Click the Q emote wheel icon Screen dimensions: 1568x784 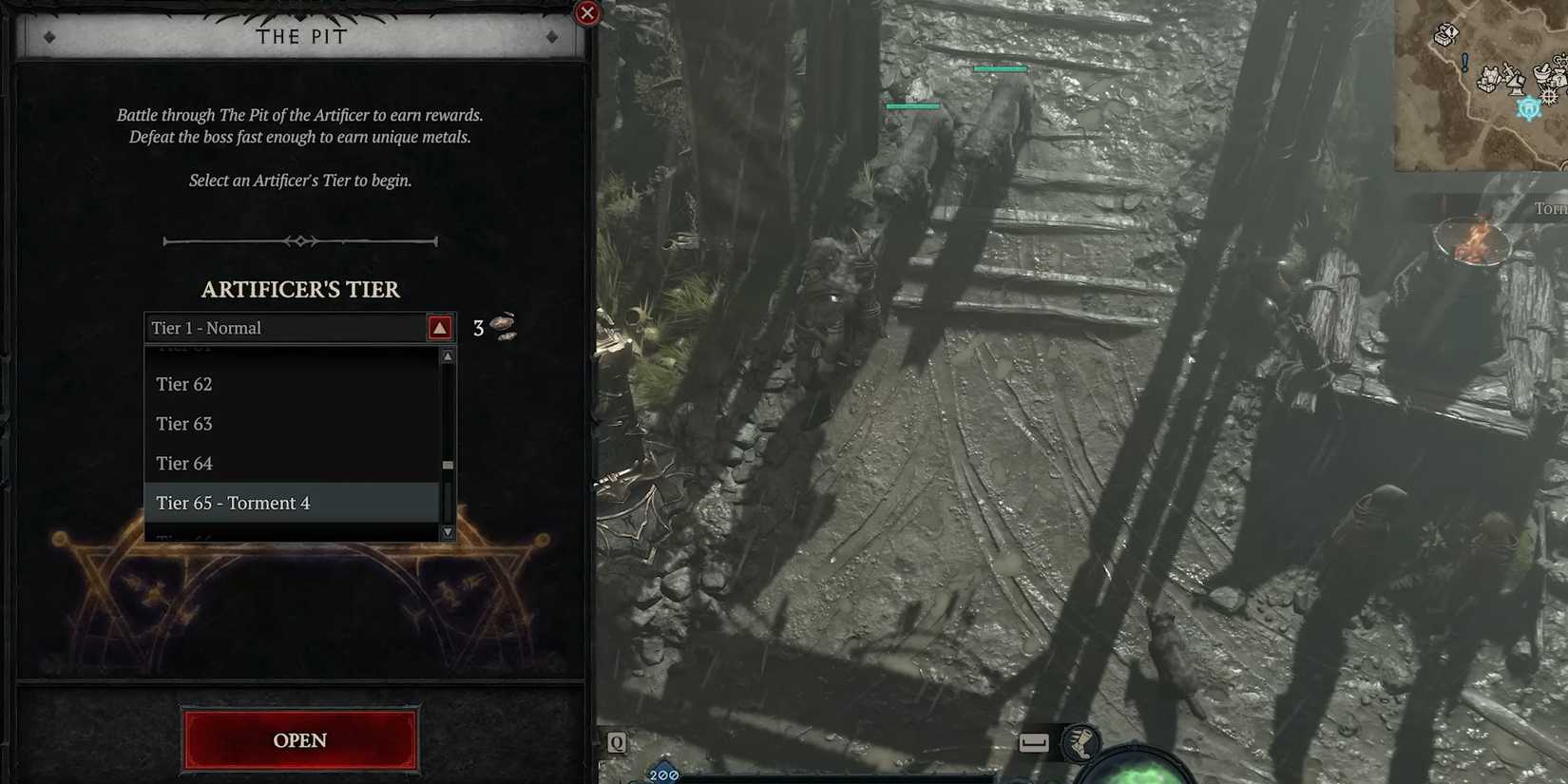click(616, 742)
